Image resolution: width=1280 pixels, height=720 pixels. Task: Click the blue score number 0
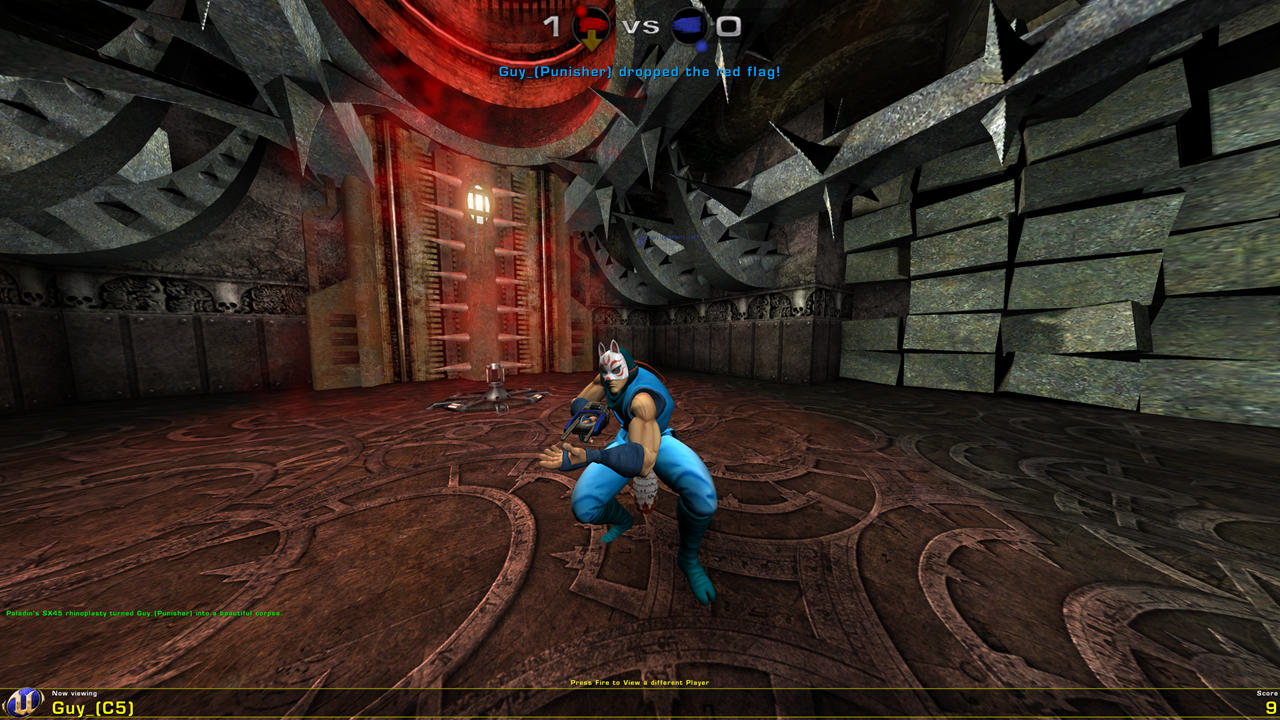coord(728,25)
